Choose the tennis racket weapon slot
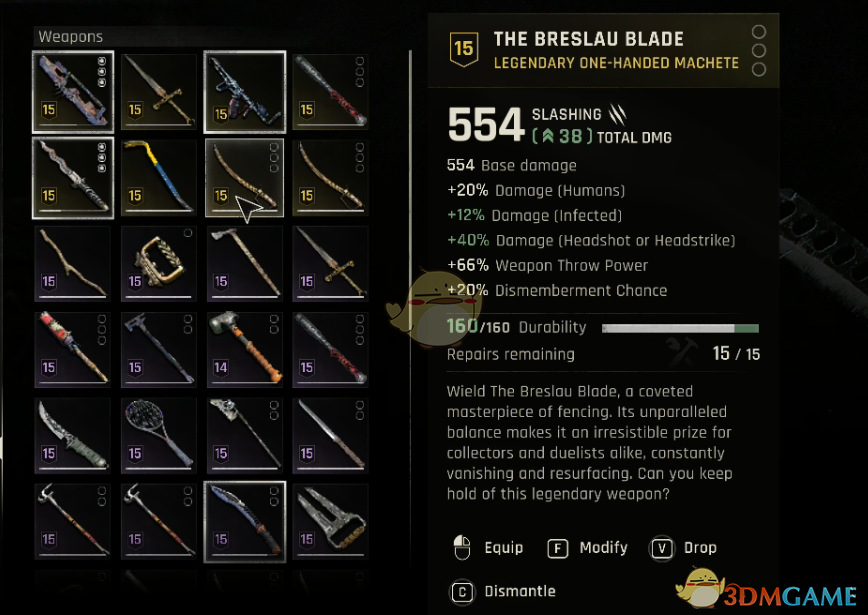868x615 pixels. coord(158,435)
